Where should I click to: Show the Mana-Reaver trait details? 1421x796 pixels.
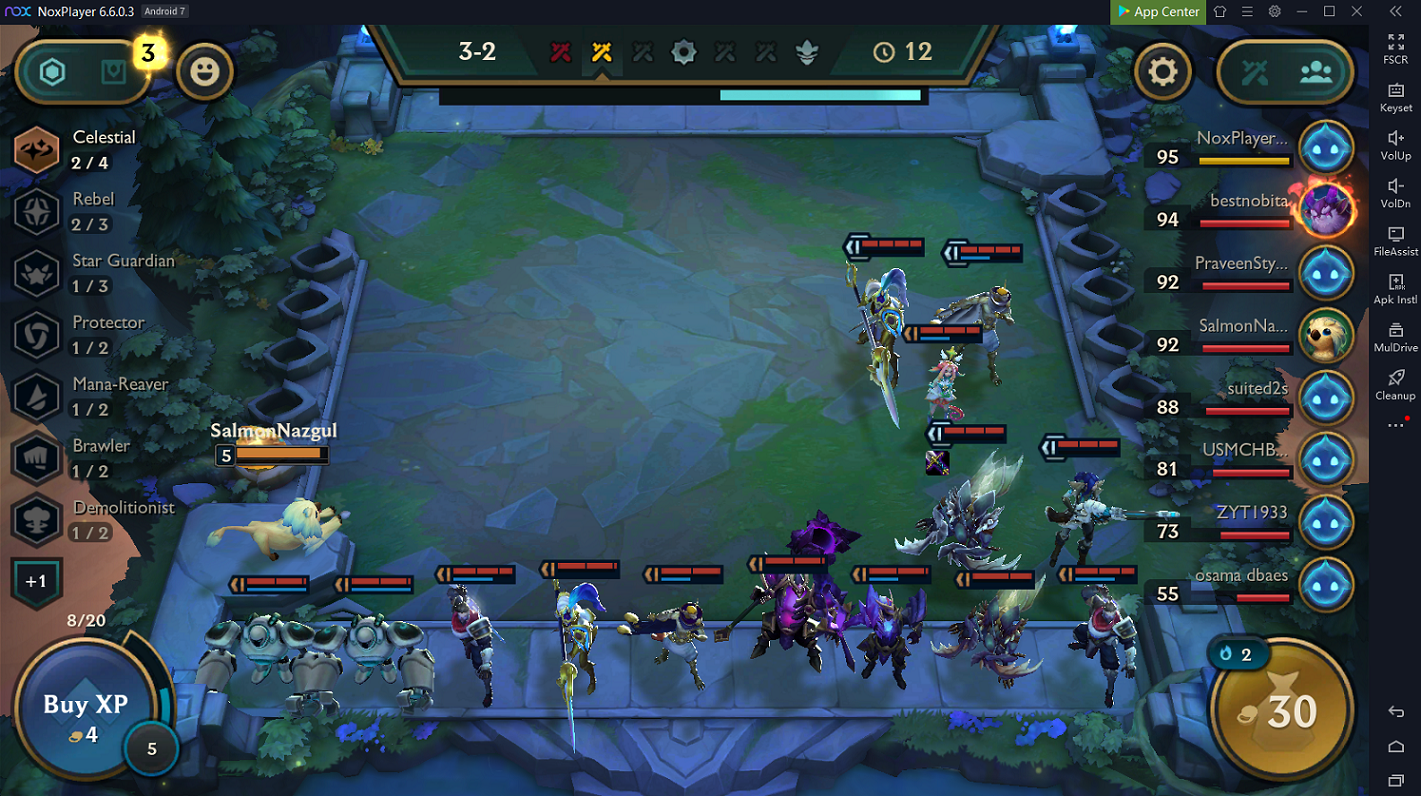pos(36,397)
